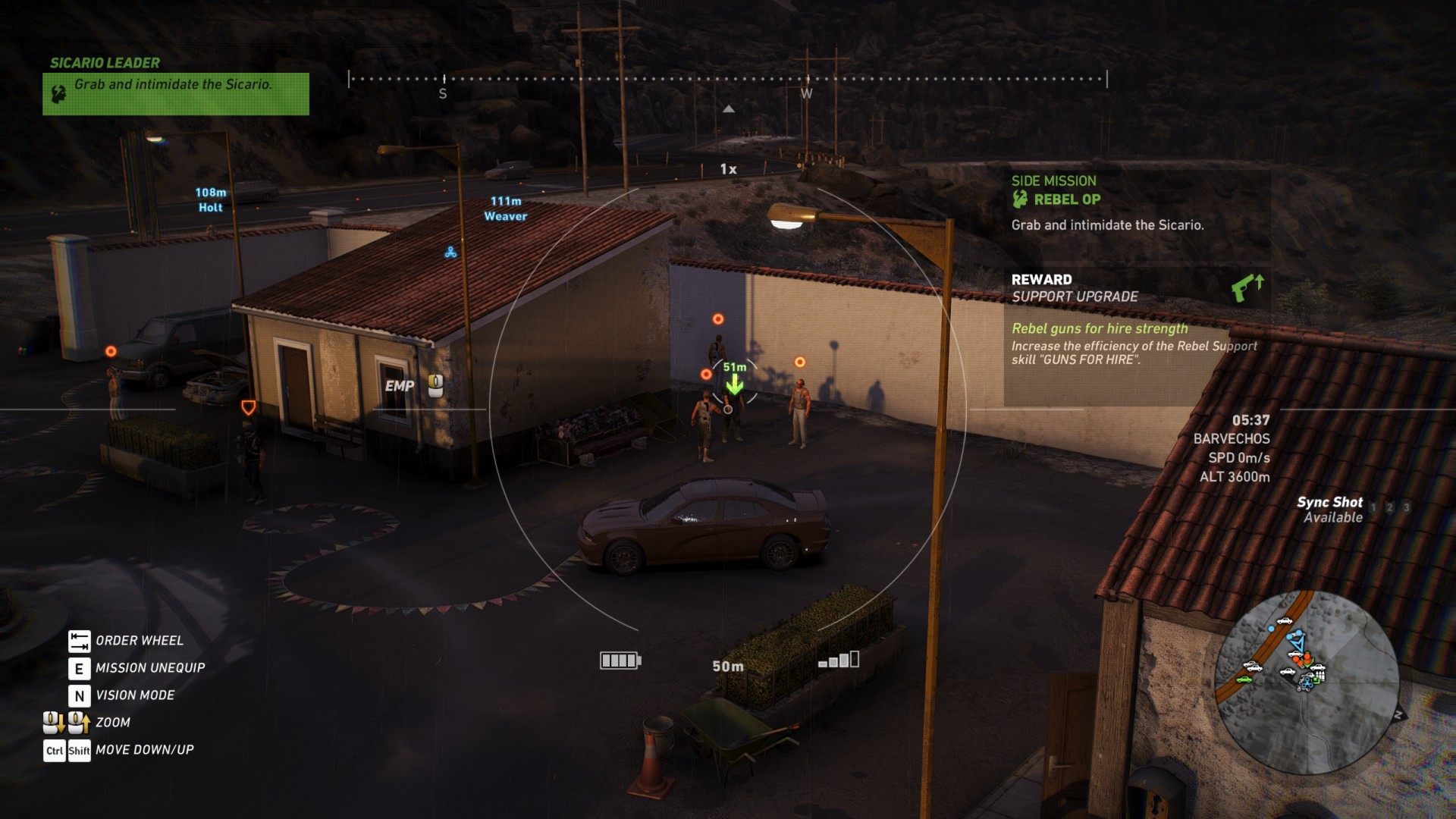Activate the drone EMP ability label
The width and height of the screenshot is (1456, 819).
point(400,386)
